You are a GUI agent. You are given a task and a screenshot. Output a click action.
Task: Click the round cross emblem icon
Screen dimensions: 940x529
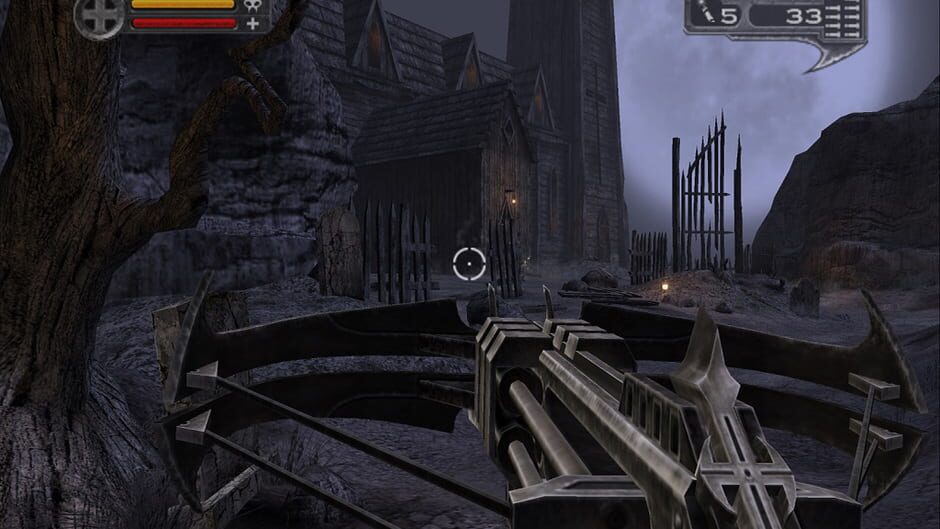tap(99, 16)
